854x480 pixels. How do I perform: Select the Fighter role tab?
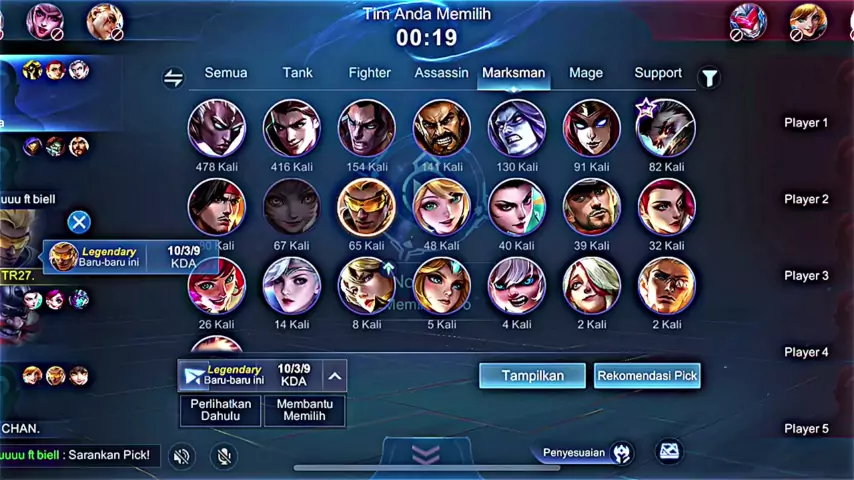tap(370, 73)
